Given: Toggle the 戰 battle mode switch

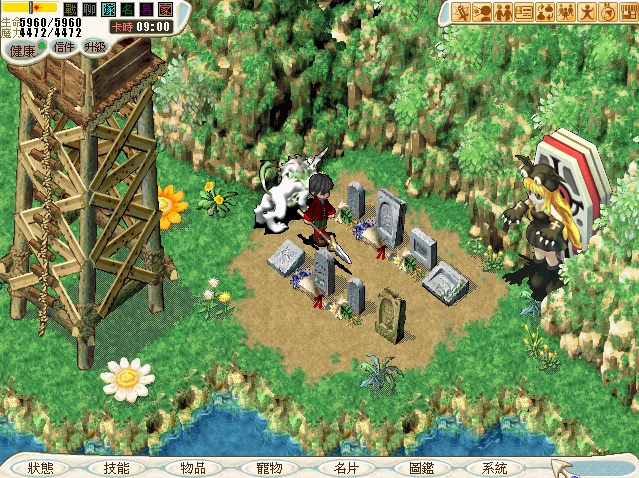Looking at the screenshot, I should point(70,9).
